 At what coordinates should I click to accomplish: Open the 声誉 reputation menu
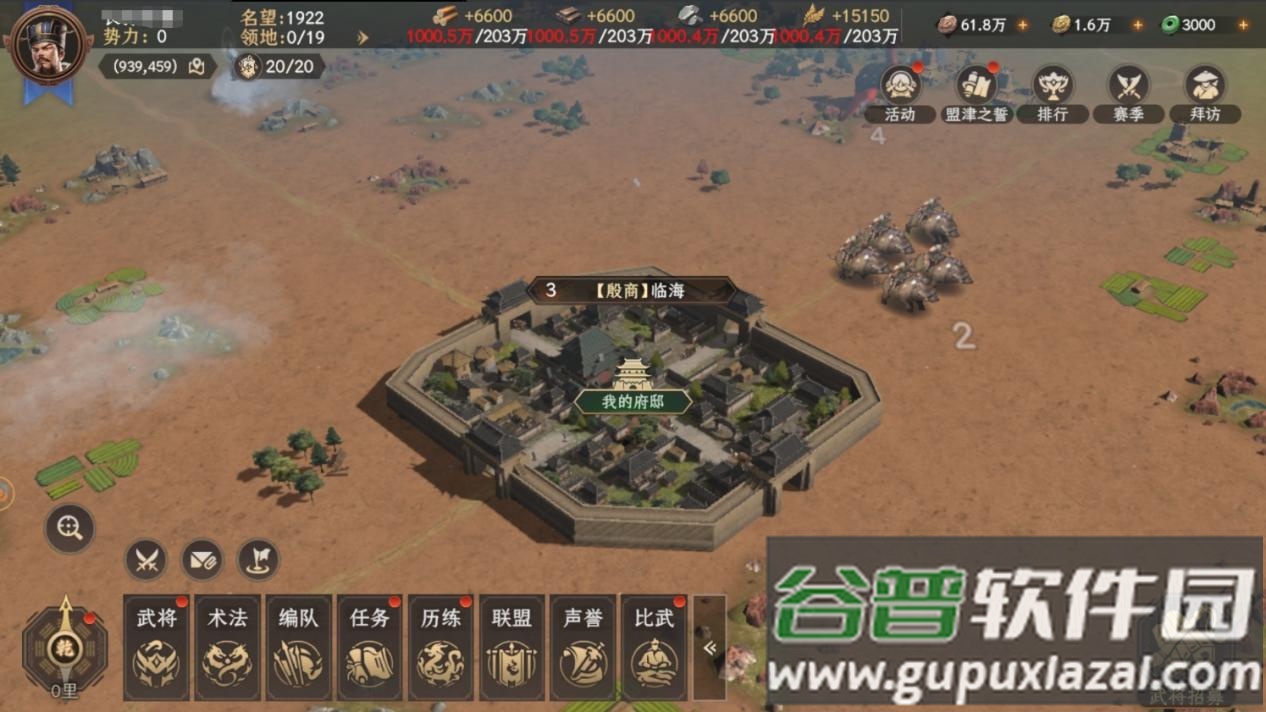(x=582, y=647)
